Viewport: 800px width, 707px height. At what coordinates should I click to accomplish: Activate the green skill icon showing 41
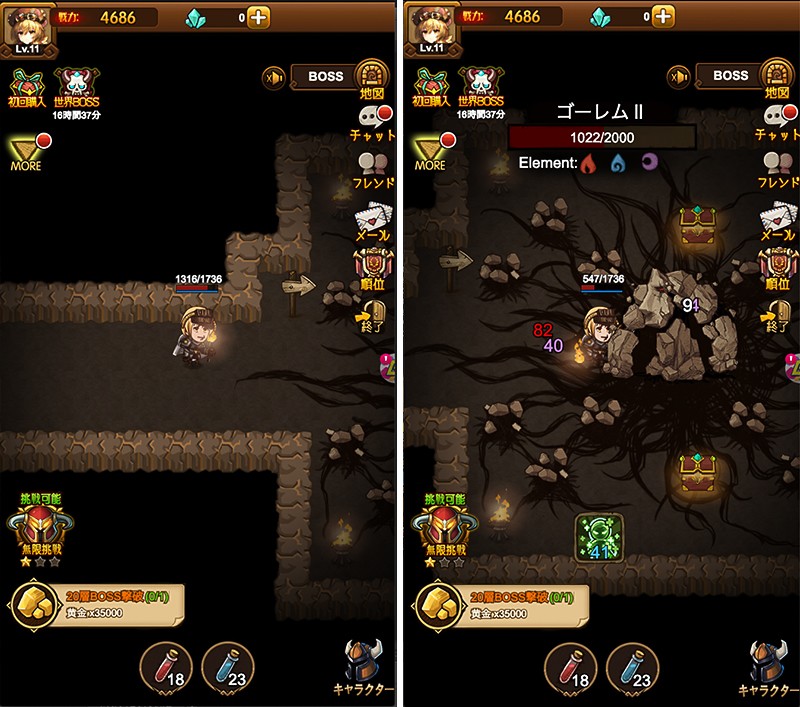600,538
